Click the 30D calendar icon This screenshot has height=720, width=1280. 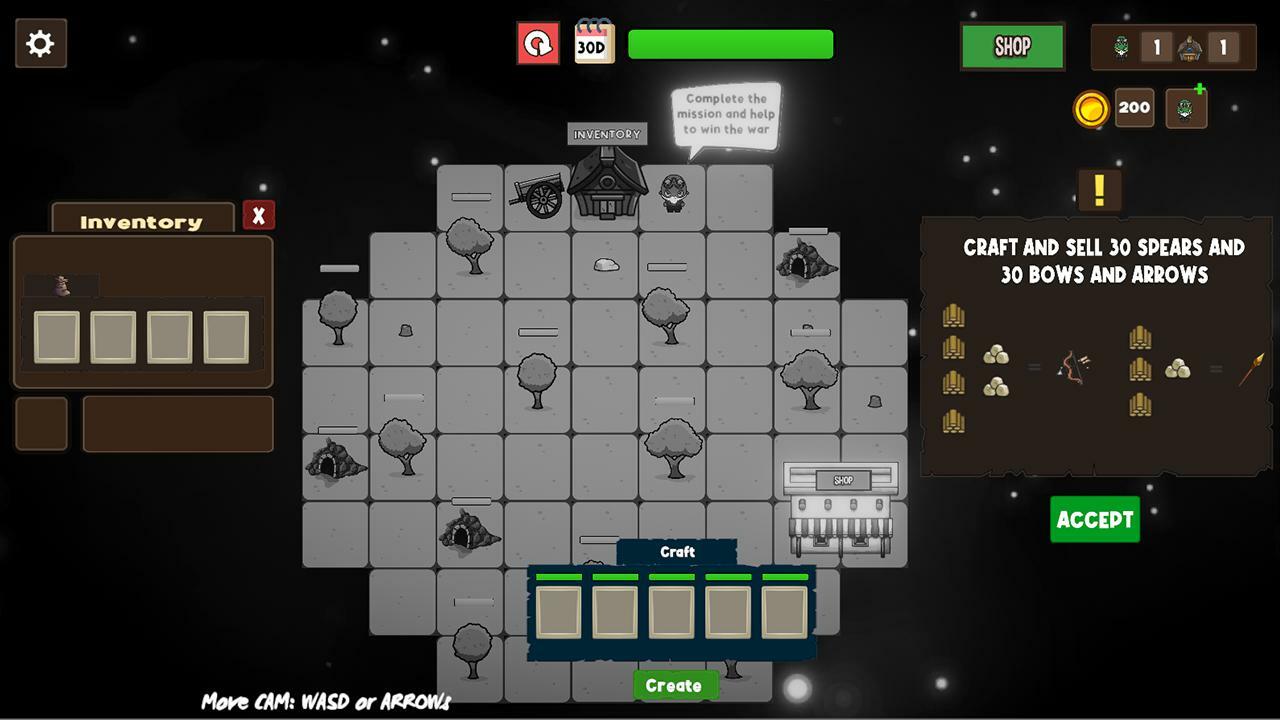[594, 43]
